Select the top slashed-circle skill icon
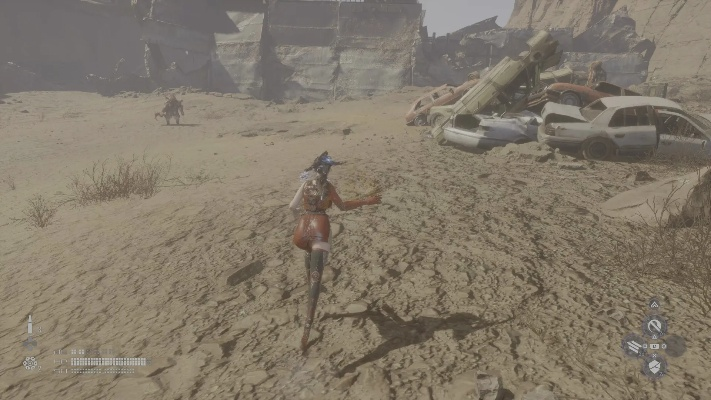Viewport: 711px width, 400px height. [x=654, y=325]
